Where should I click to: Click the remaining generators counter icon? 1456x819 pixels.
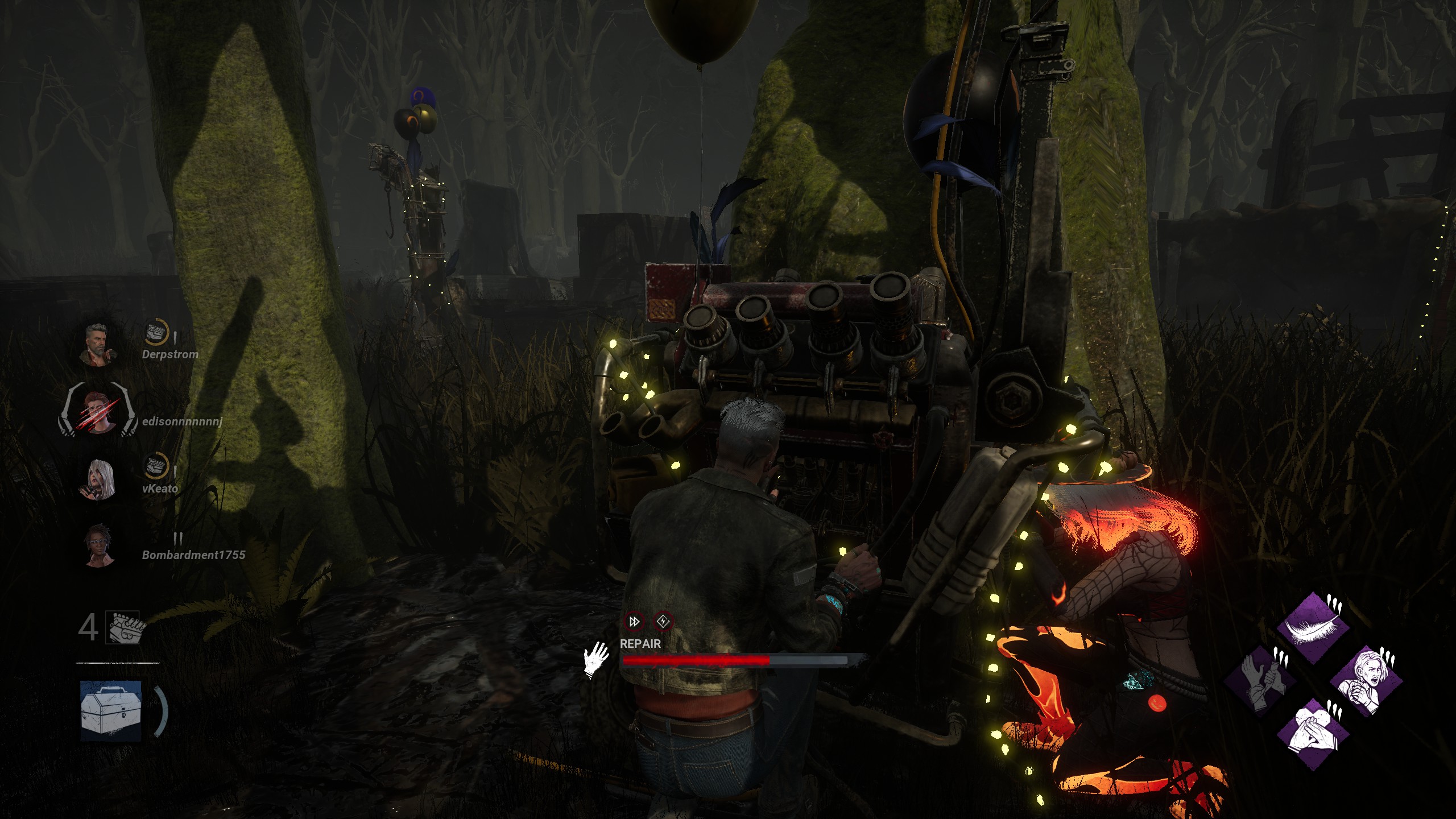[125, 628]
